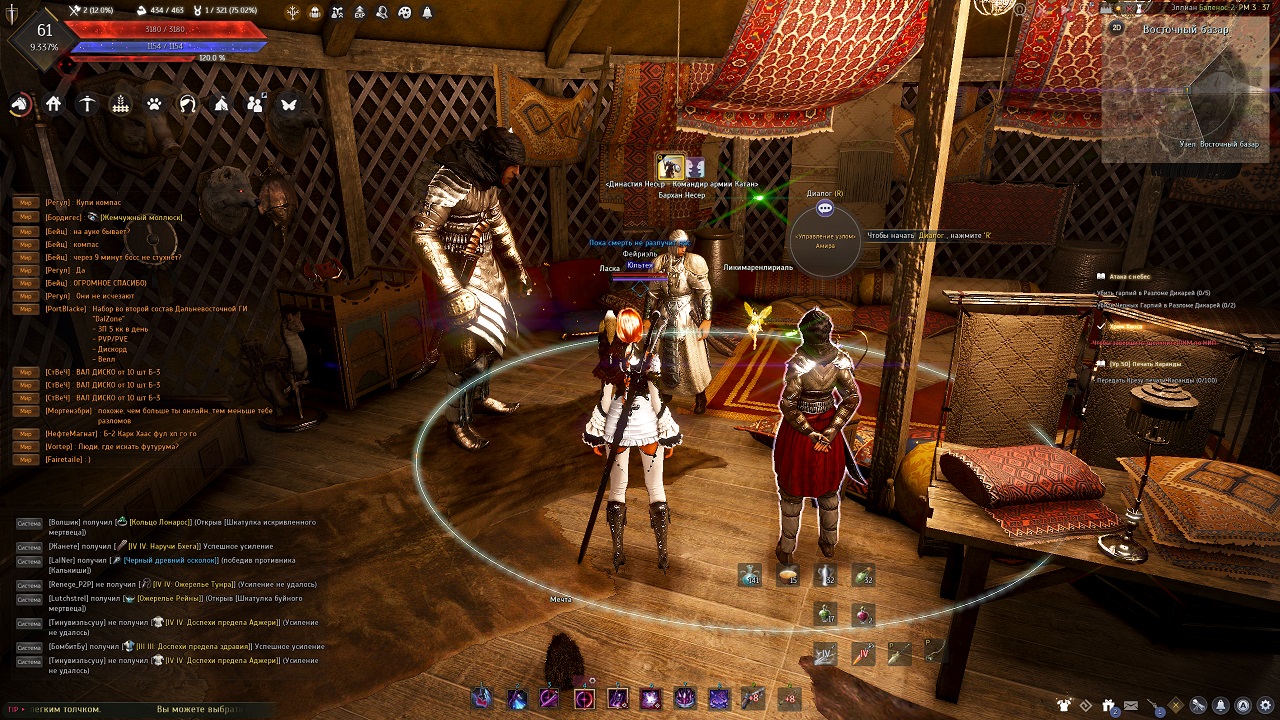Select the Атака с небес quest tracker

(1128, 276)
